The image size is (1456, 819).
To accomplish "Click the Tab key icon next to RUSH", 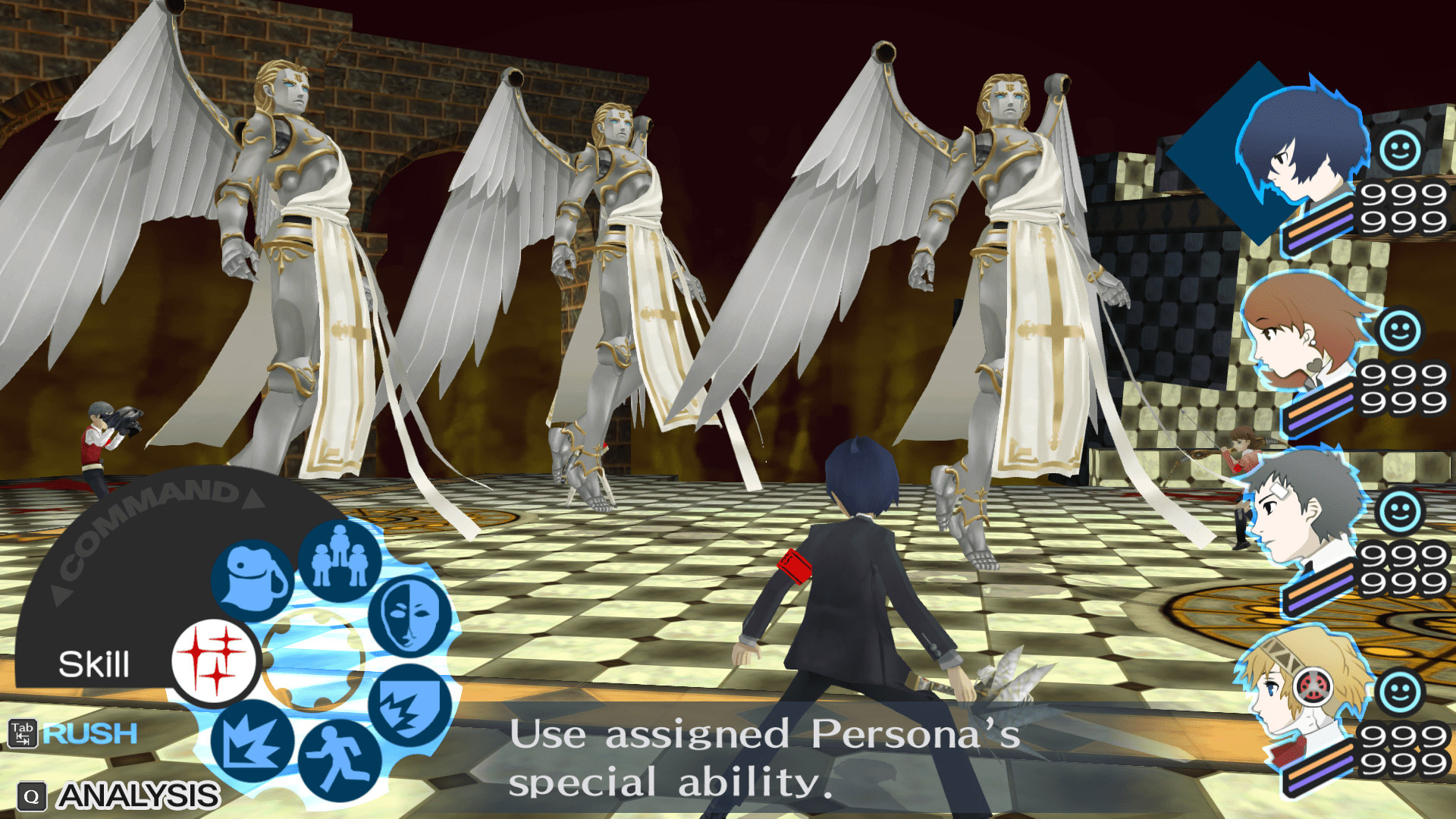I will tap(23, 734).
